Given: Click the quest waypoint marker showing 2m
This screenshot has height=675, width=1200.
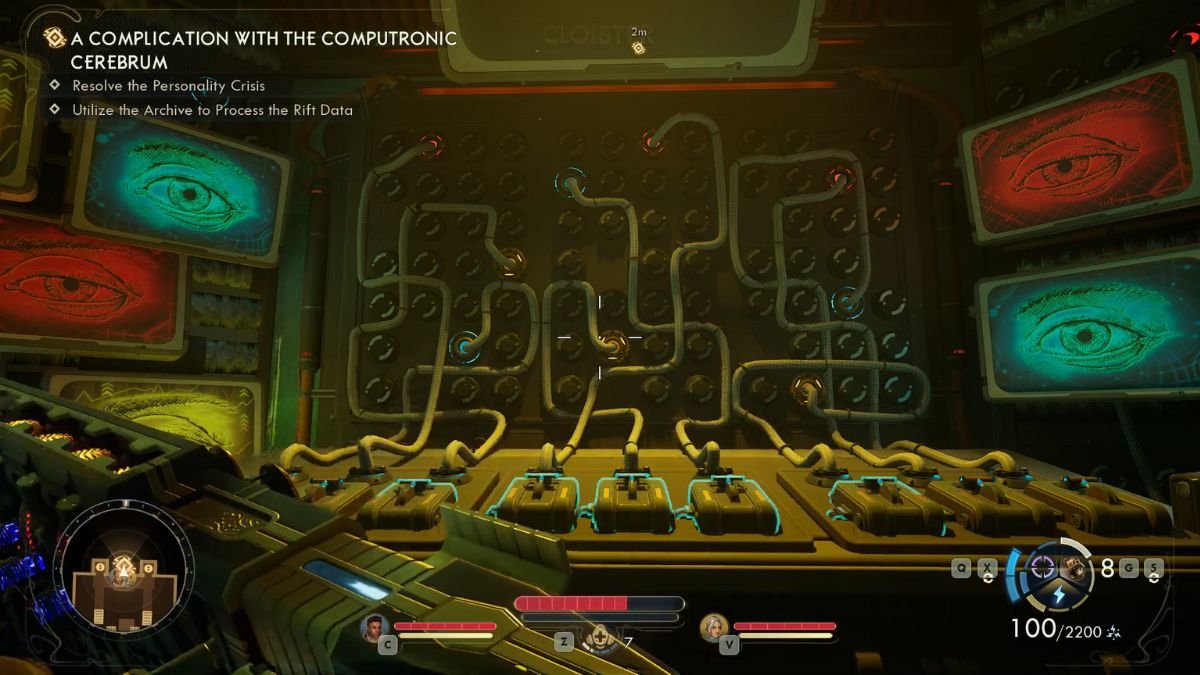Looking at the screenshot, I should 638,46.
